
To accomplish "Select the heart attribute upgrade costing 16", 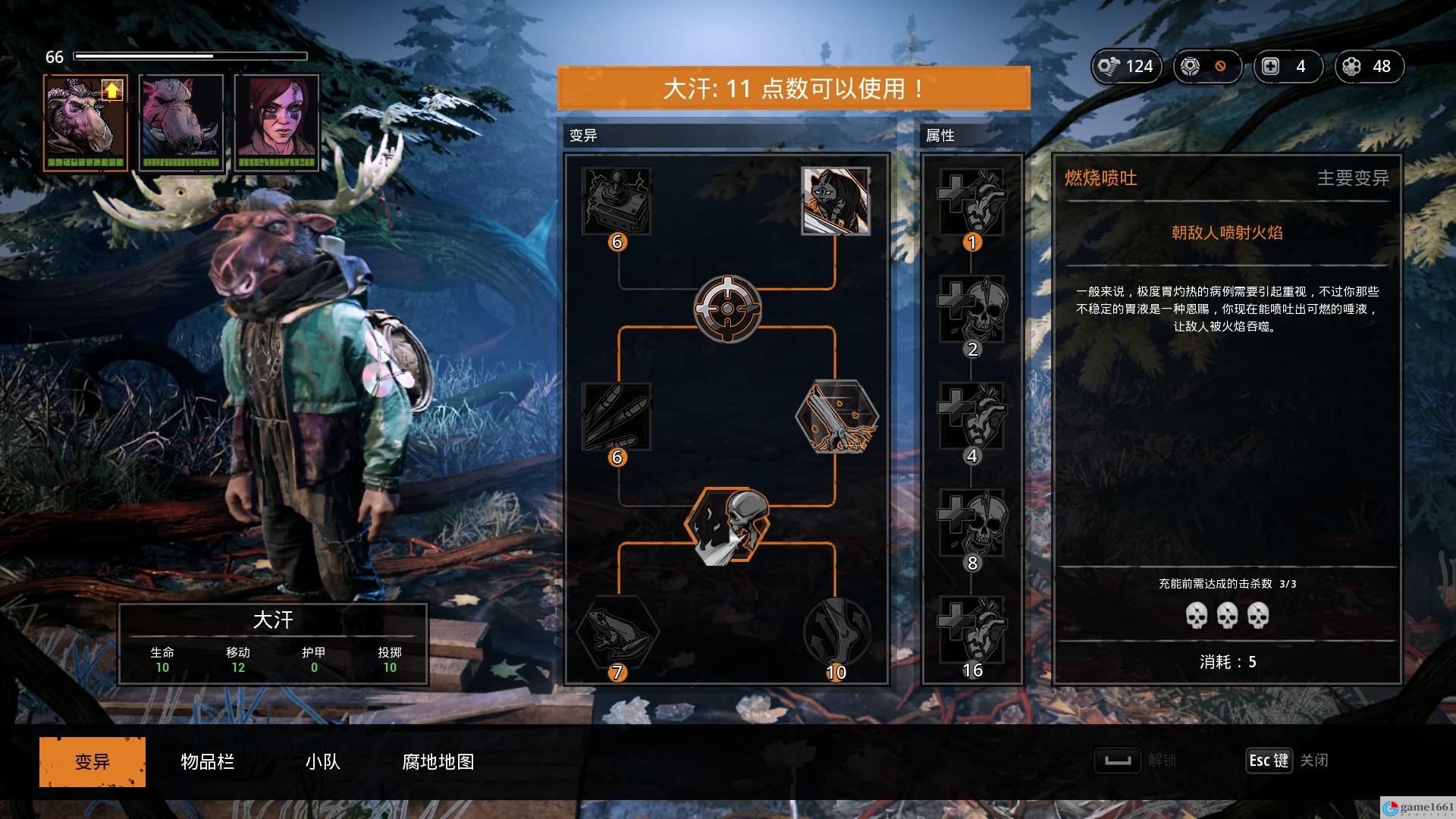I will (x=971, y=631).
